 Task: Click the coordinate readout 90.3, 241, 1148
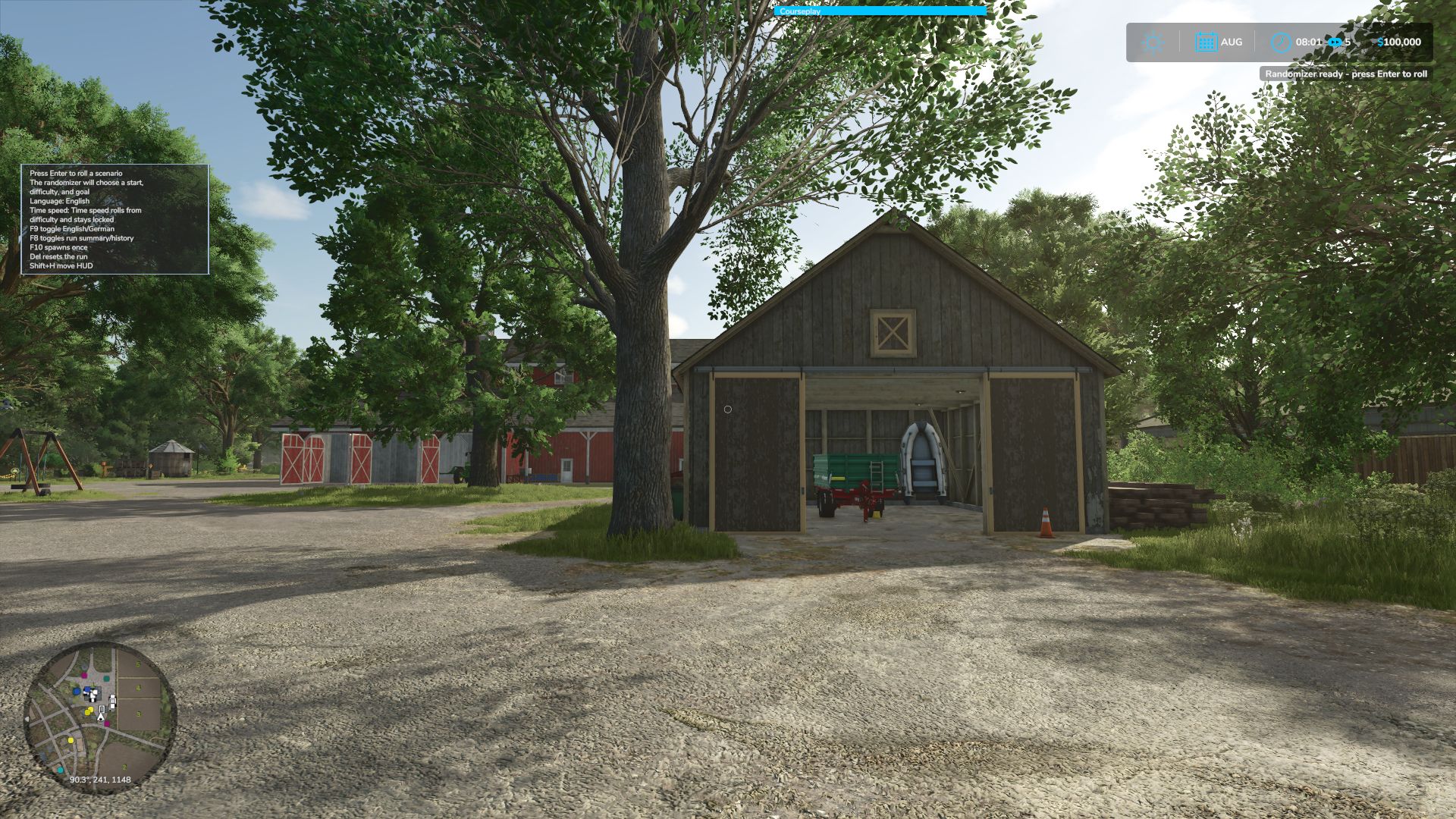coord(101,780)
